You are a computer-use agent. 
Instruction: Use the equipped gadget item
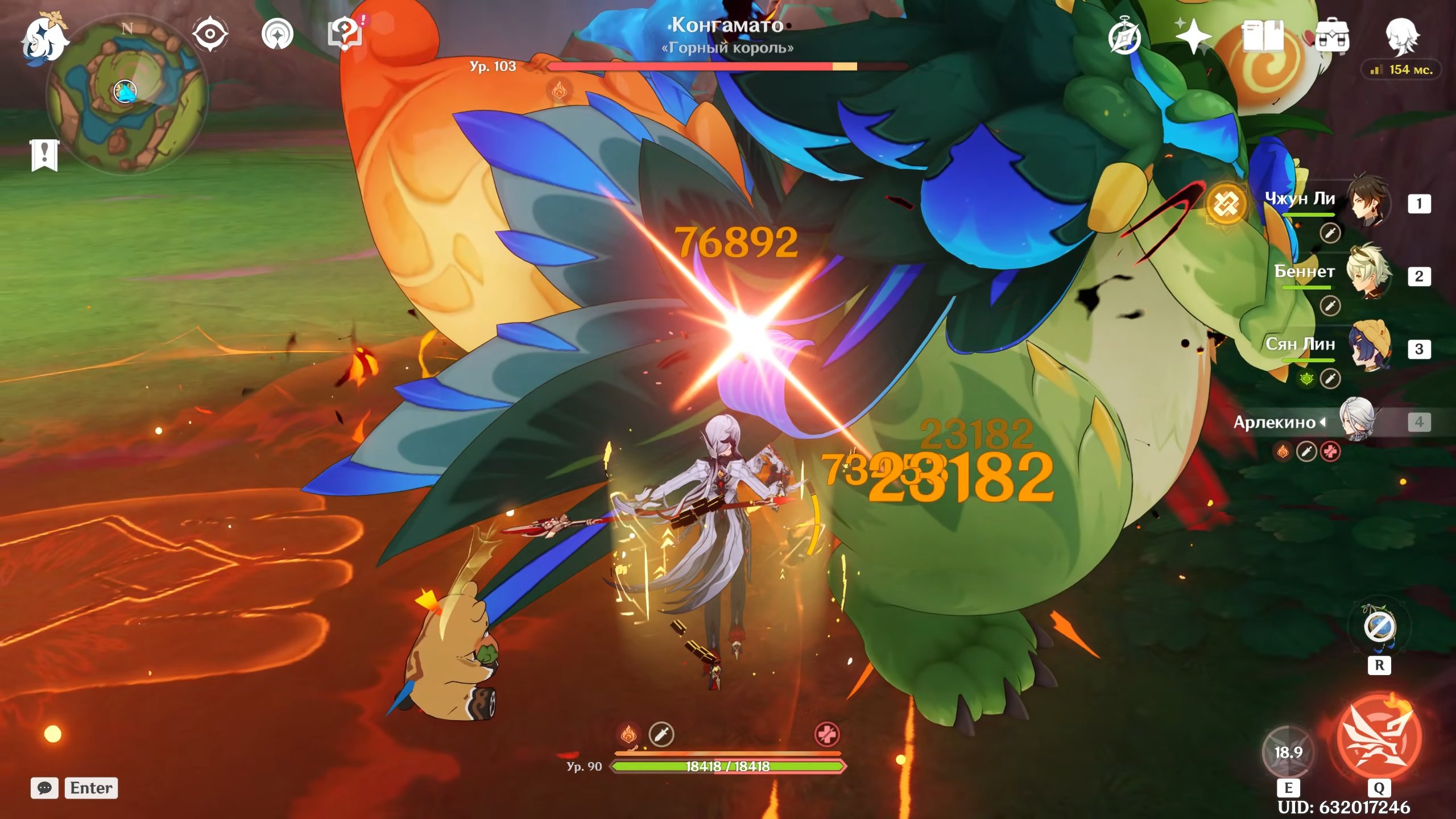1379,627
